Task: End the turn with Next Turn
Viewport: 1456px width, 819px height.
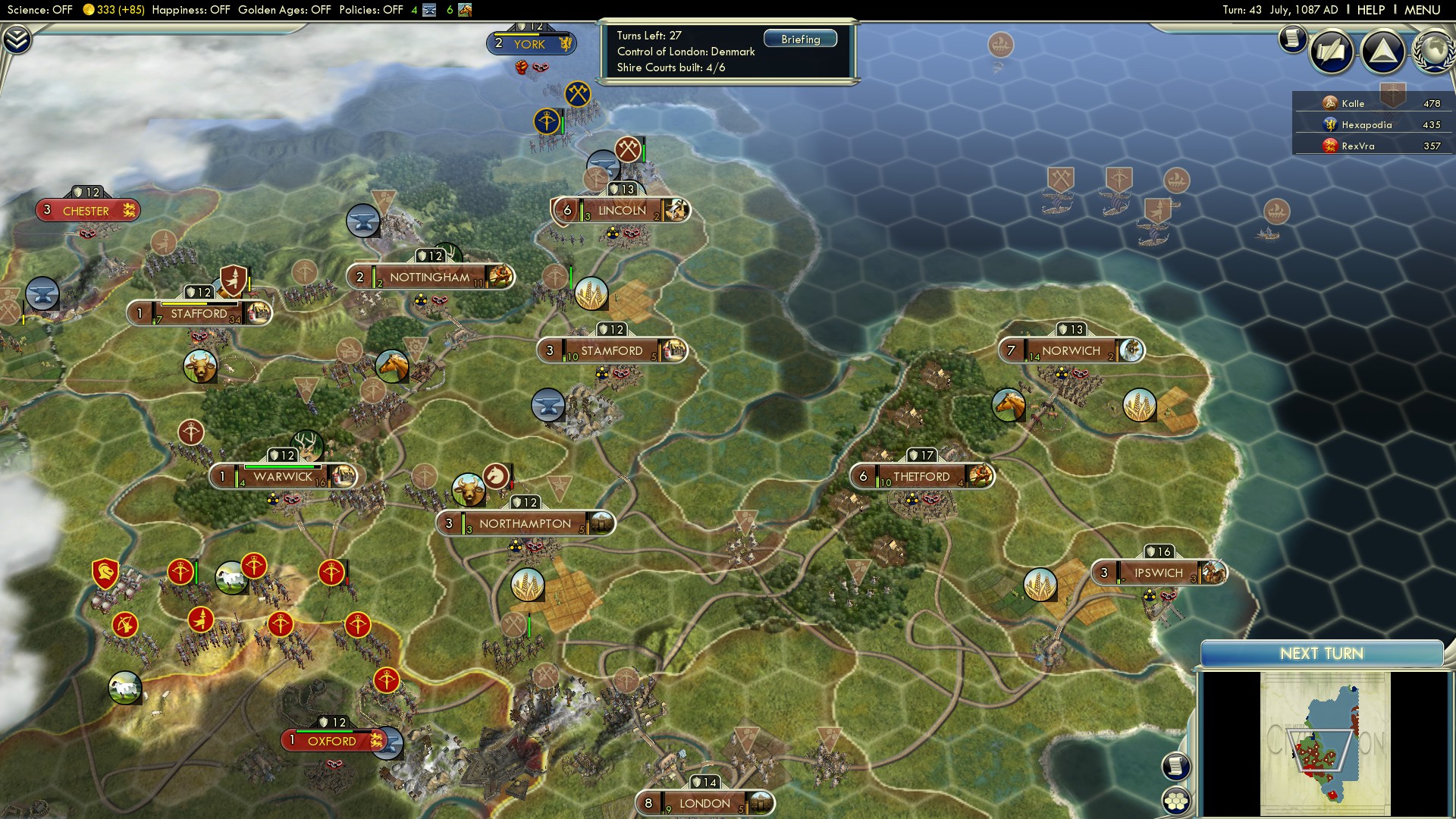Action: click(1321, 654)
